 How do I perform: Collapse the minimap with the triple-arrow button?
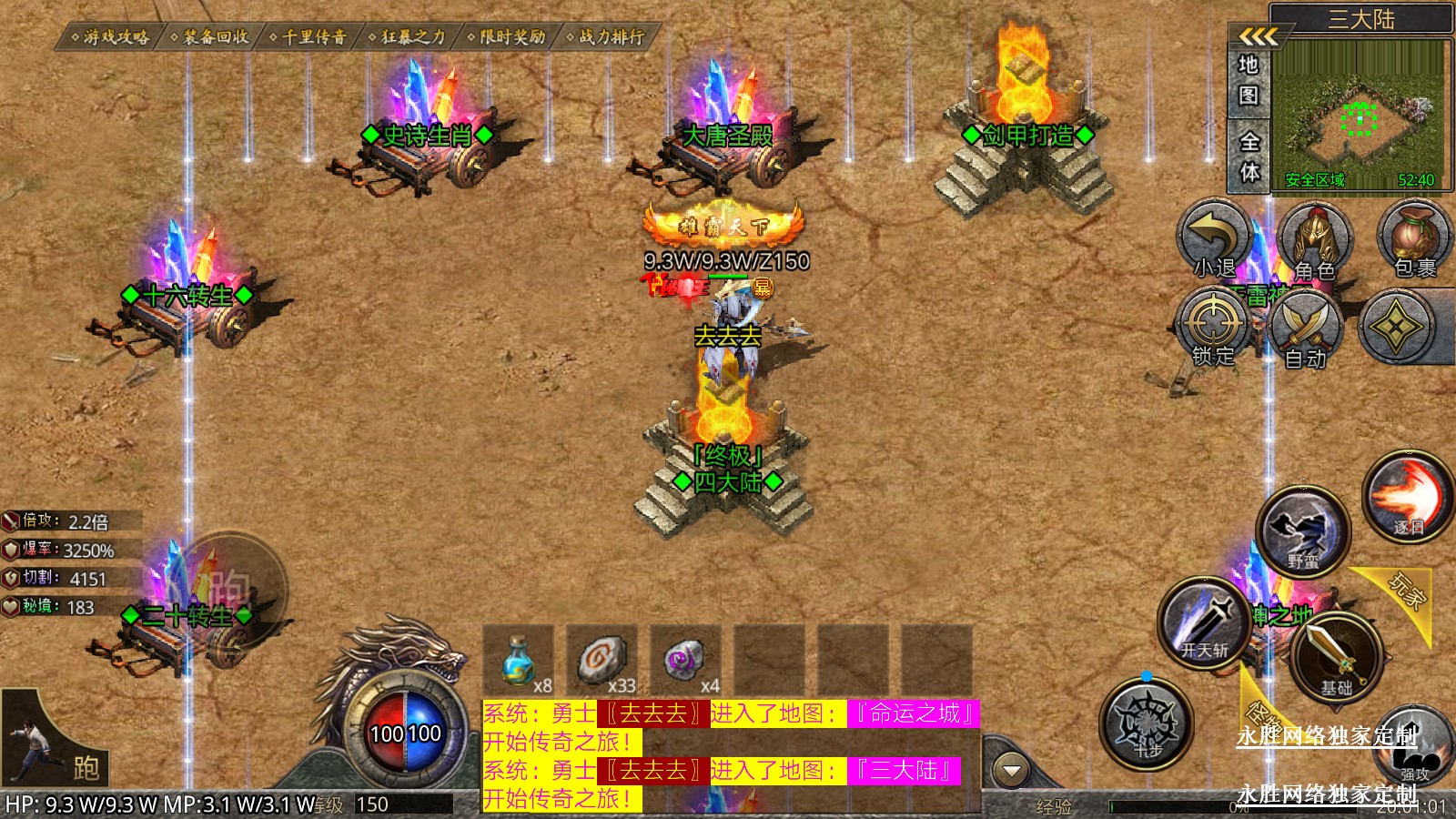[x=1259, y=37]
